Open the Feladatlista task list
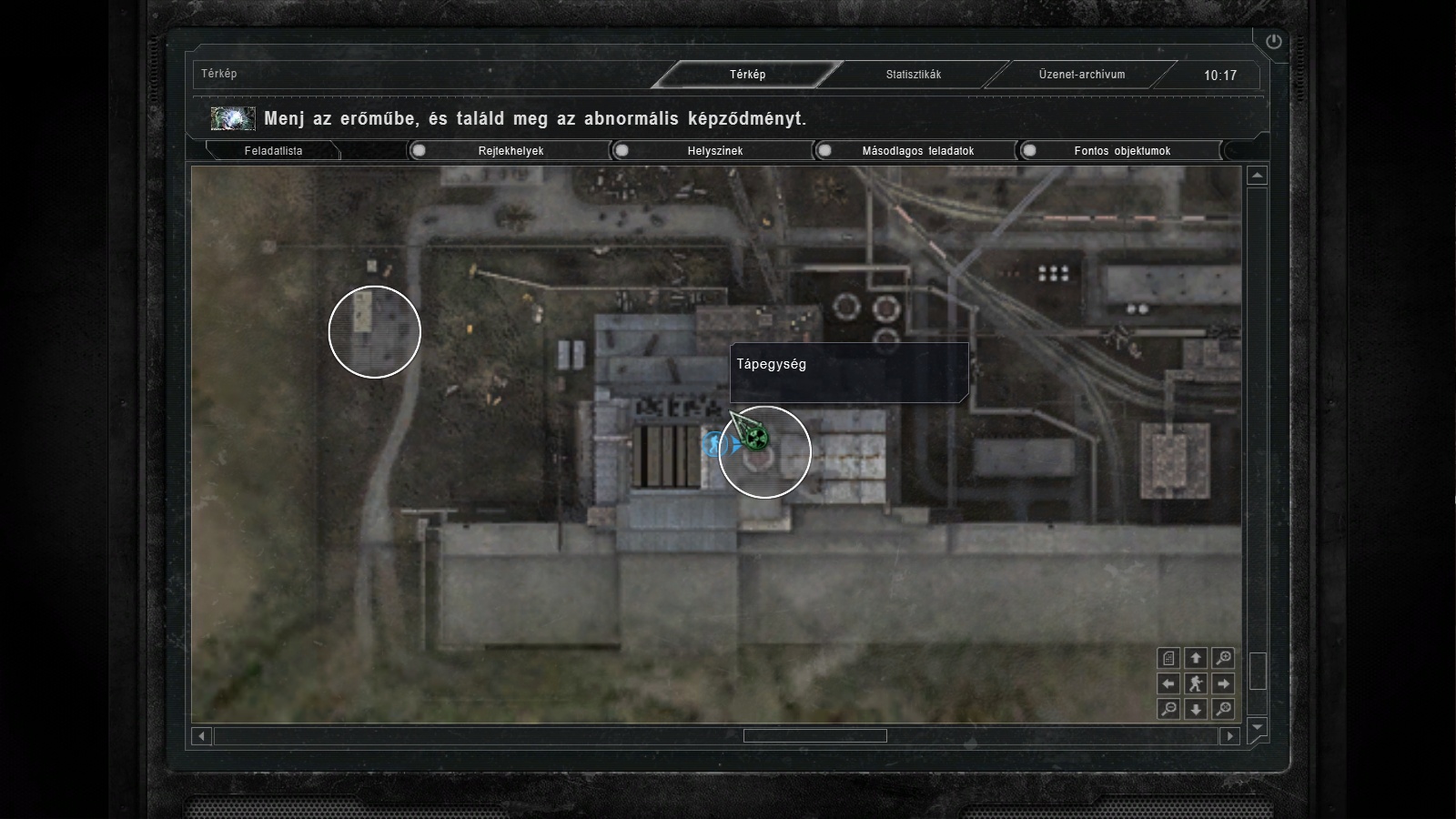Screen dimensions: 1456x819 [273, 151]
